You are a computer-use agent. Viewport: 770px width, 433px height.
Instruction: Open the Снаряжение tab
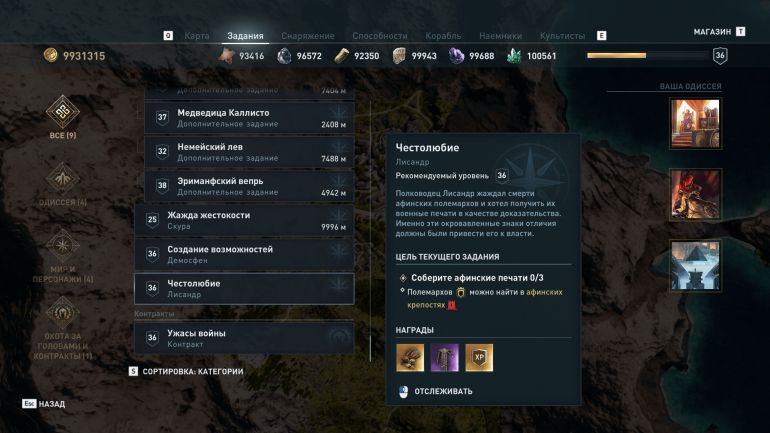pyautogui.click(x=308, y=36)
